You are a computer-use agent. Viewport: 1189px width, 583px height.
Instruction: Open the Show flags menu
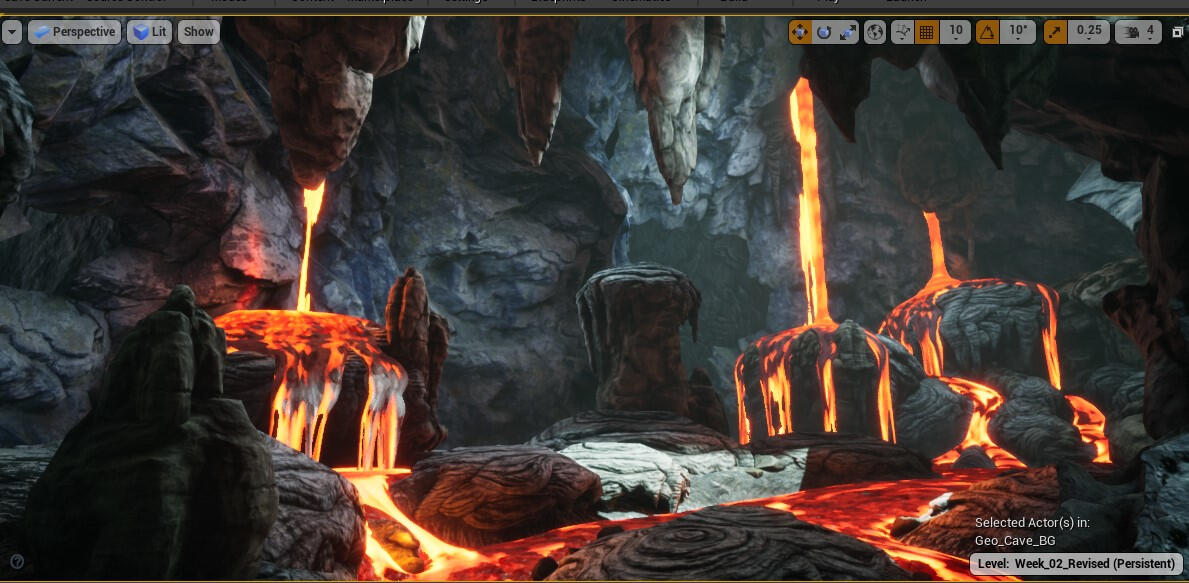tap(199, 32)
